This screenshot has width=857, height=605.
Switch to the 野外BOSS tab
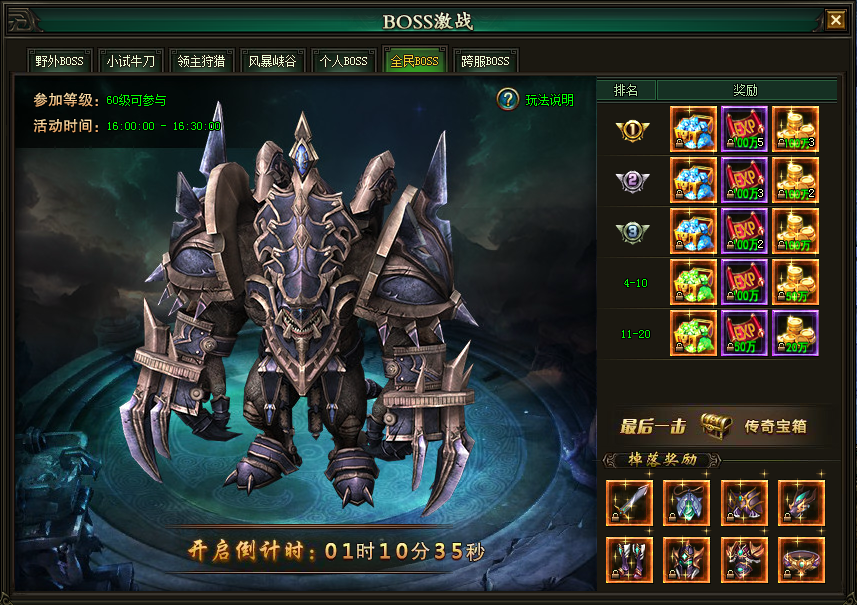coord(59,61)
